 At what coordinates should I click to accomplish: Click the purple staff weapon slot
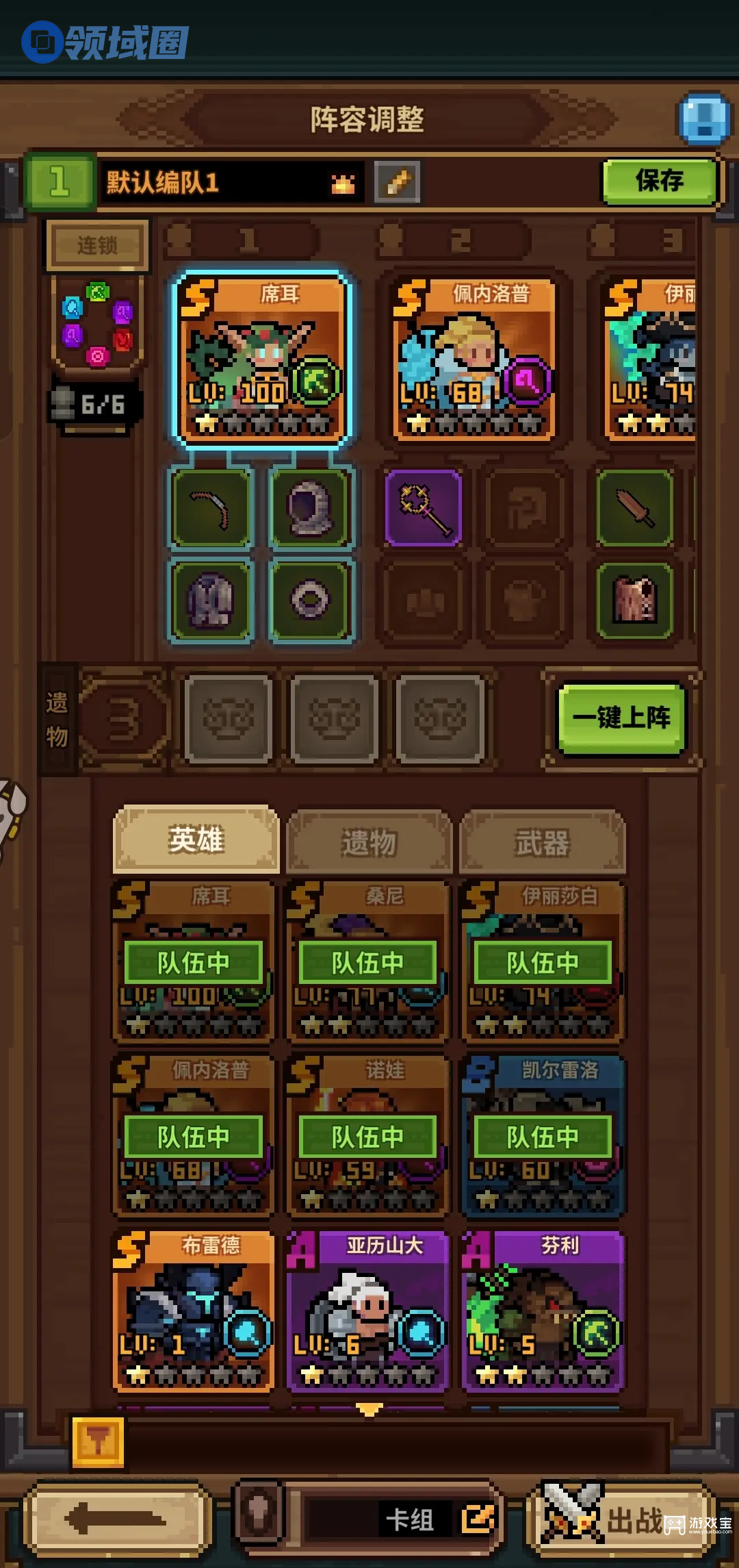click(x=424, y=507)
